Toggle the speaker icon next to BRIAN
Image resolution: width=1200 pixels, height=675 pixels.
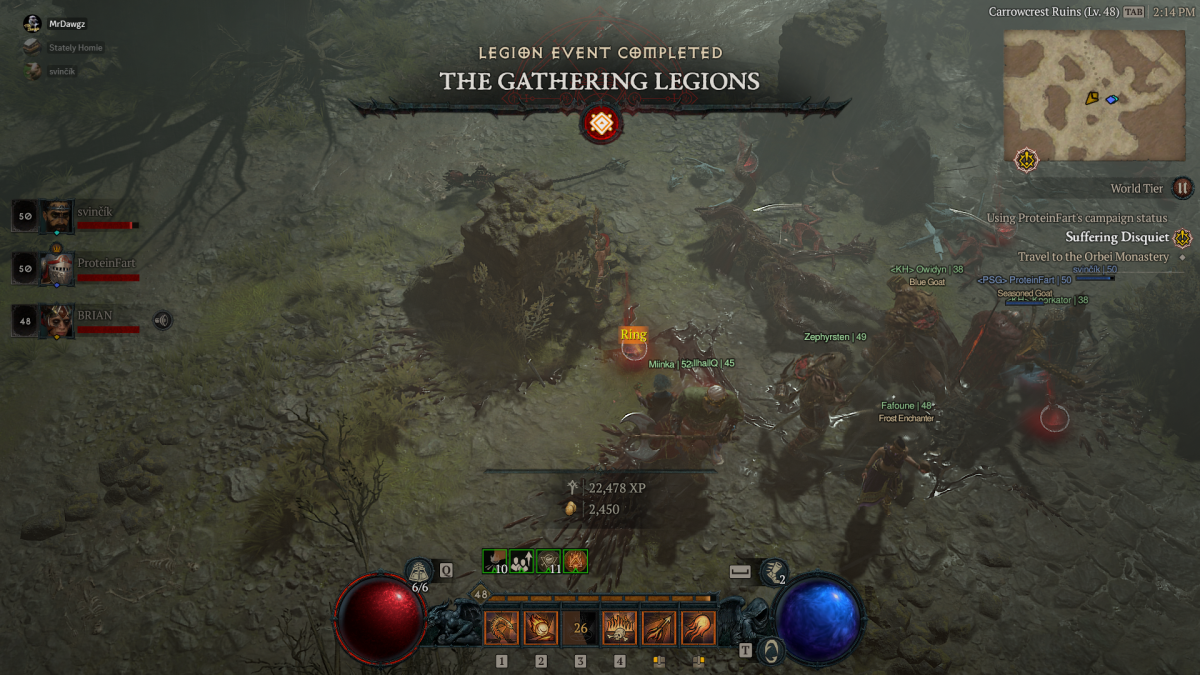162,320
